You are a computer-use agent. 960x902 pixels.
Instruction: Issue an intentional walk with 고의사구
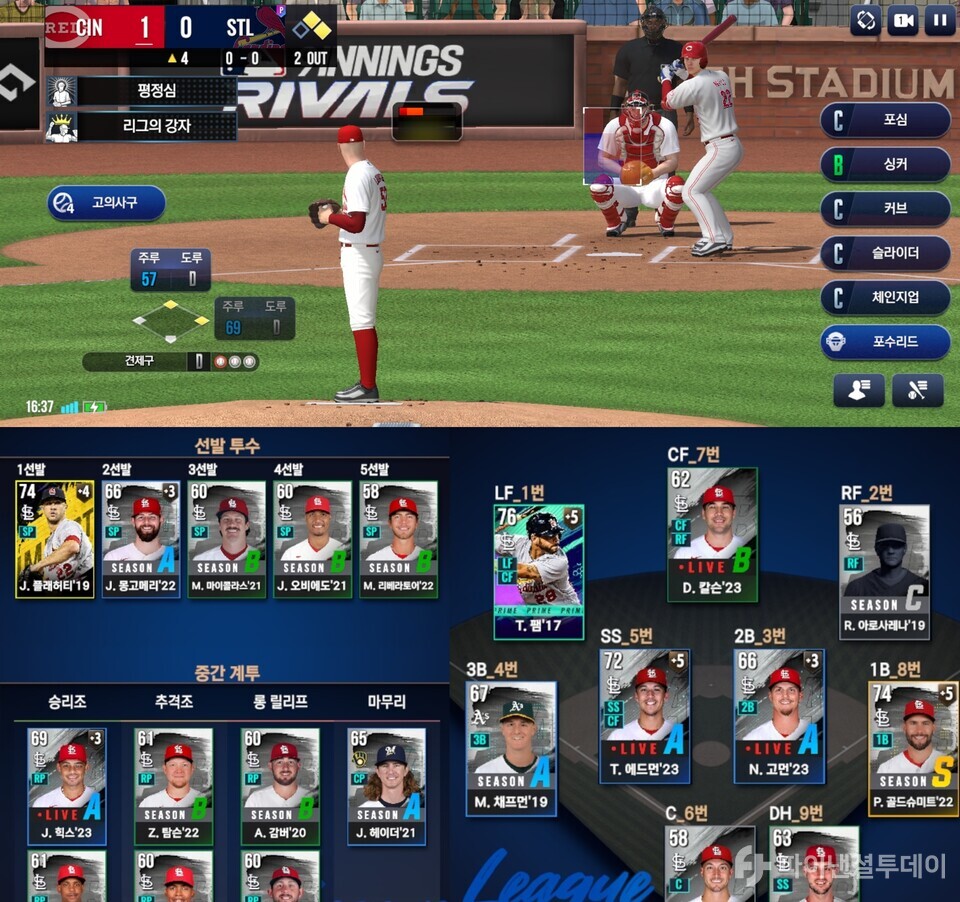pyautogui.click(x=106, y=203)
